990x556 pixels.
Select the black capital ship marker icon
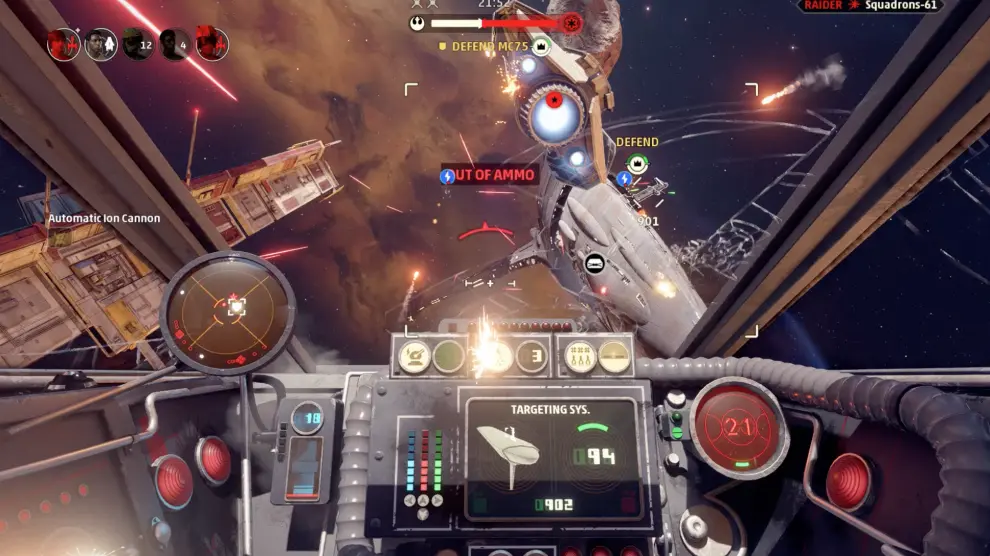[593, 263]
